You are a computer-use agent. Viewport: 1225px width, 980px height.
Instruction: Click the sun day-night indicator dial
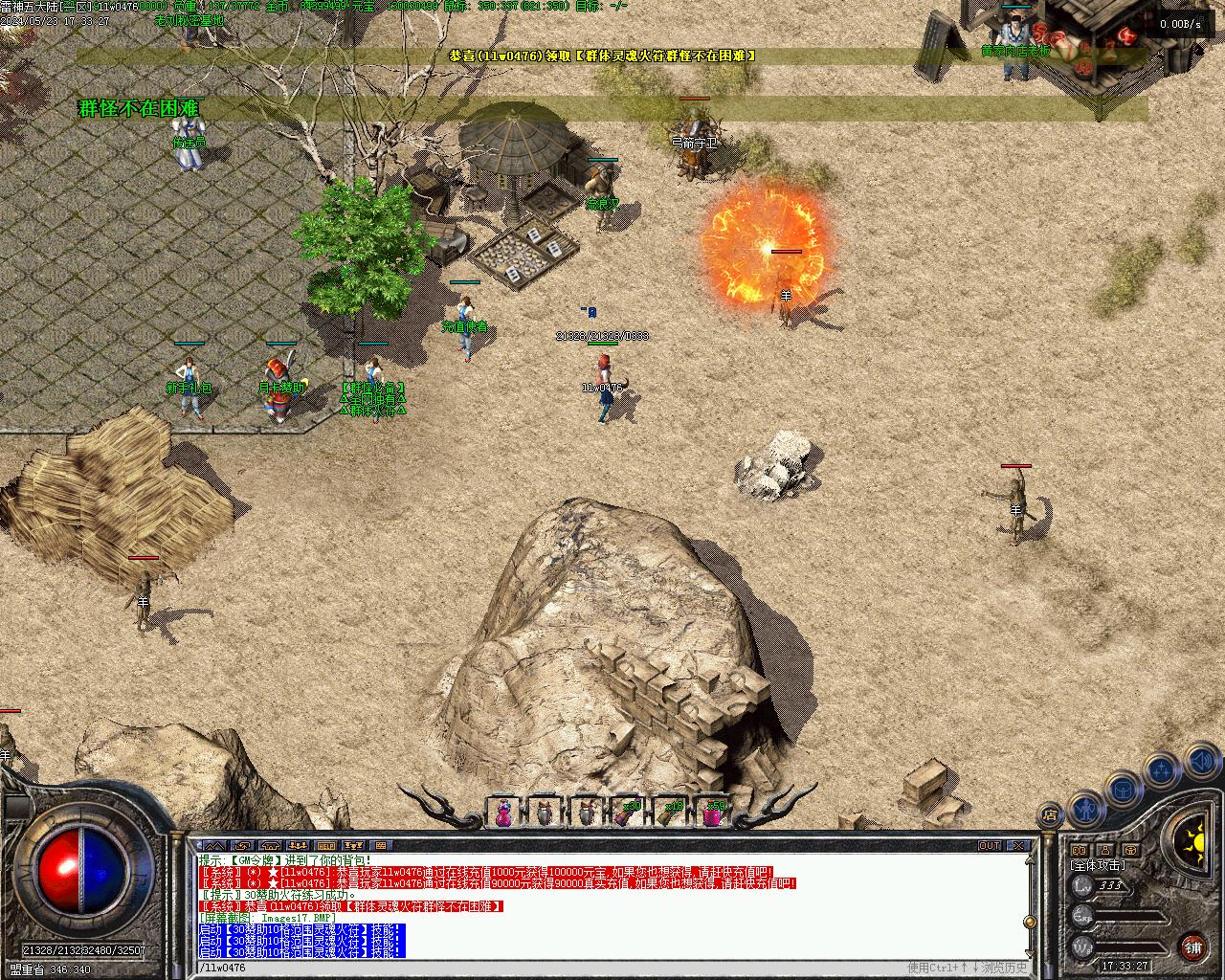pos(1193,843)
